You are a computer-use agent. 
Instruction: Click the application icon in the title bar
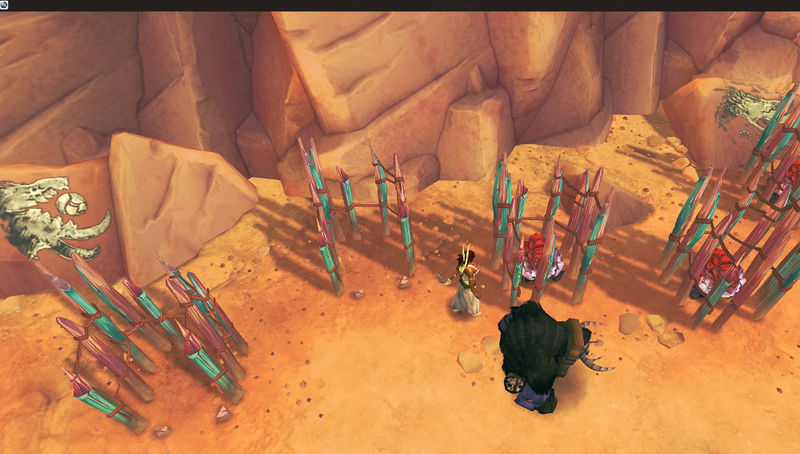(x=6, y=5)
